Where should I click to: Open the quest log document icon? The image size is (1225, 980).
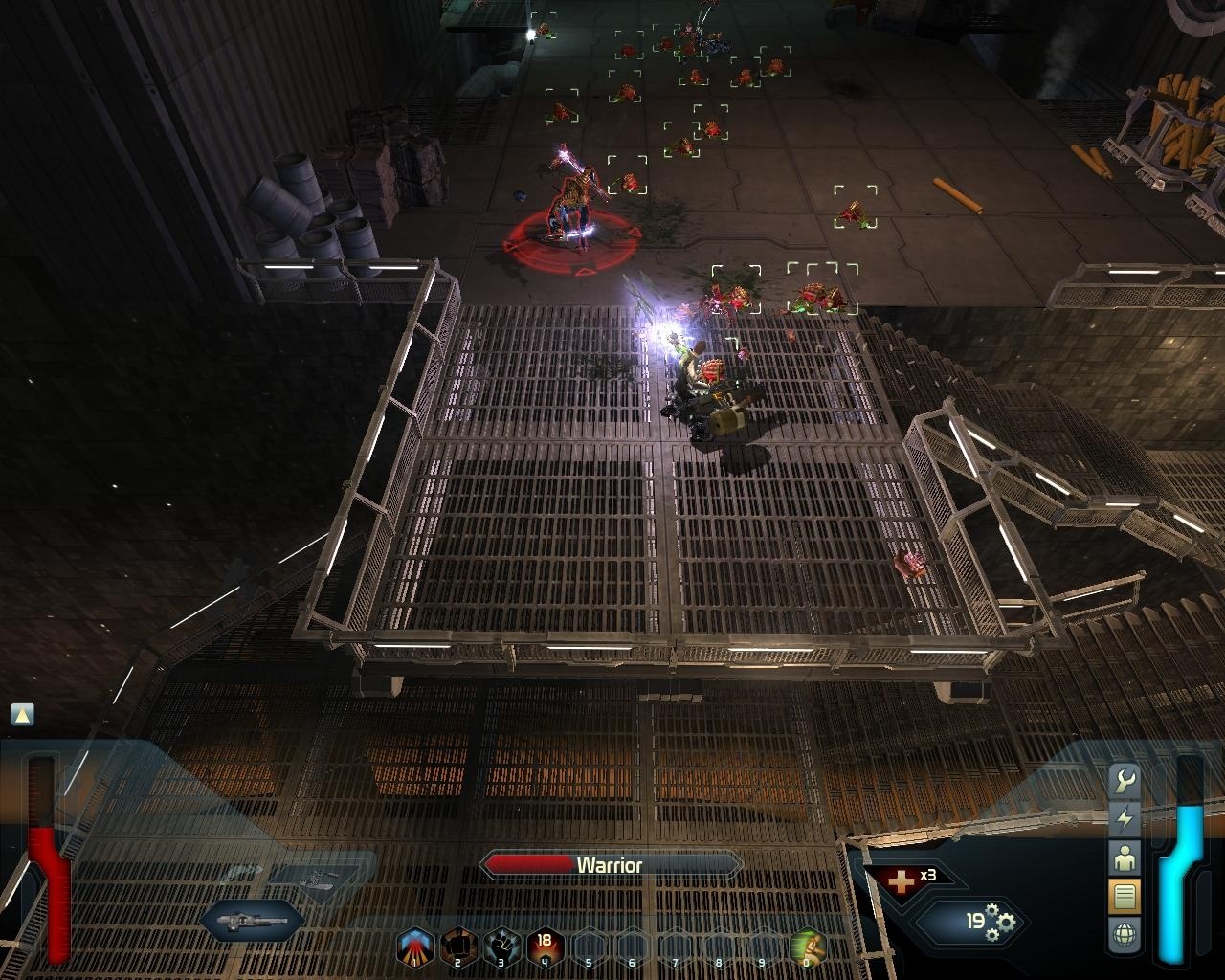coord(1125,893)
